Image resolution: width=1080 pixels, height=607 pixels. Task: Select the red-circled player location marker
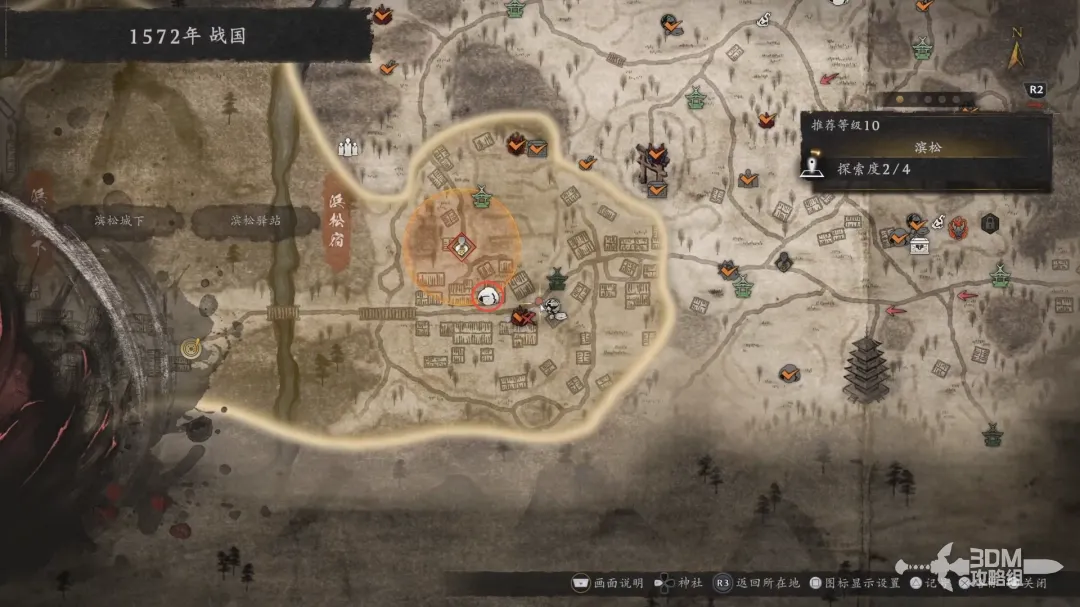point(488,295)
